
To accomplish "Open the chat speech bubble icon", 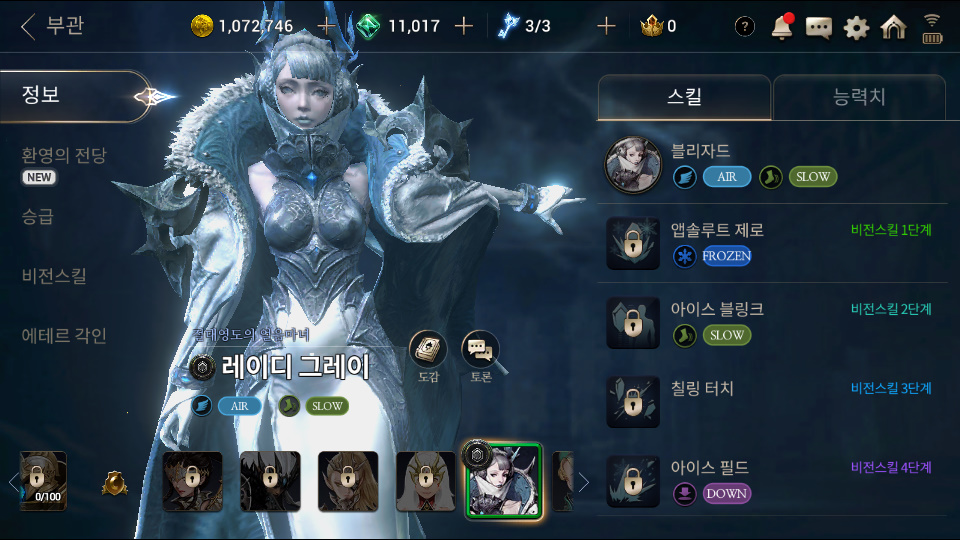I will [x=819, y=27].
